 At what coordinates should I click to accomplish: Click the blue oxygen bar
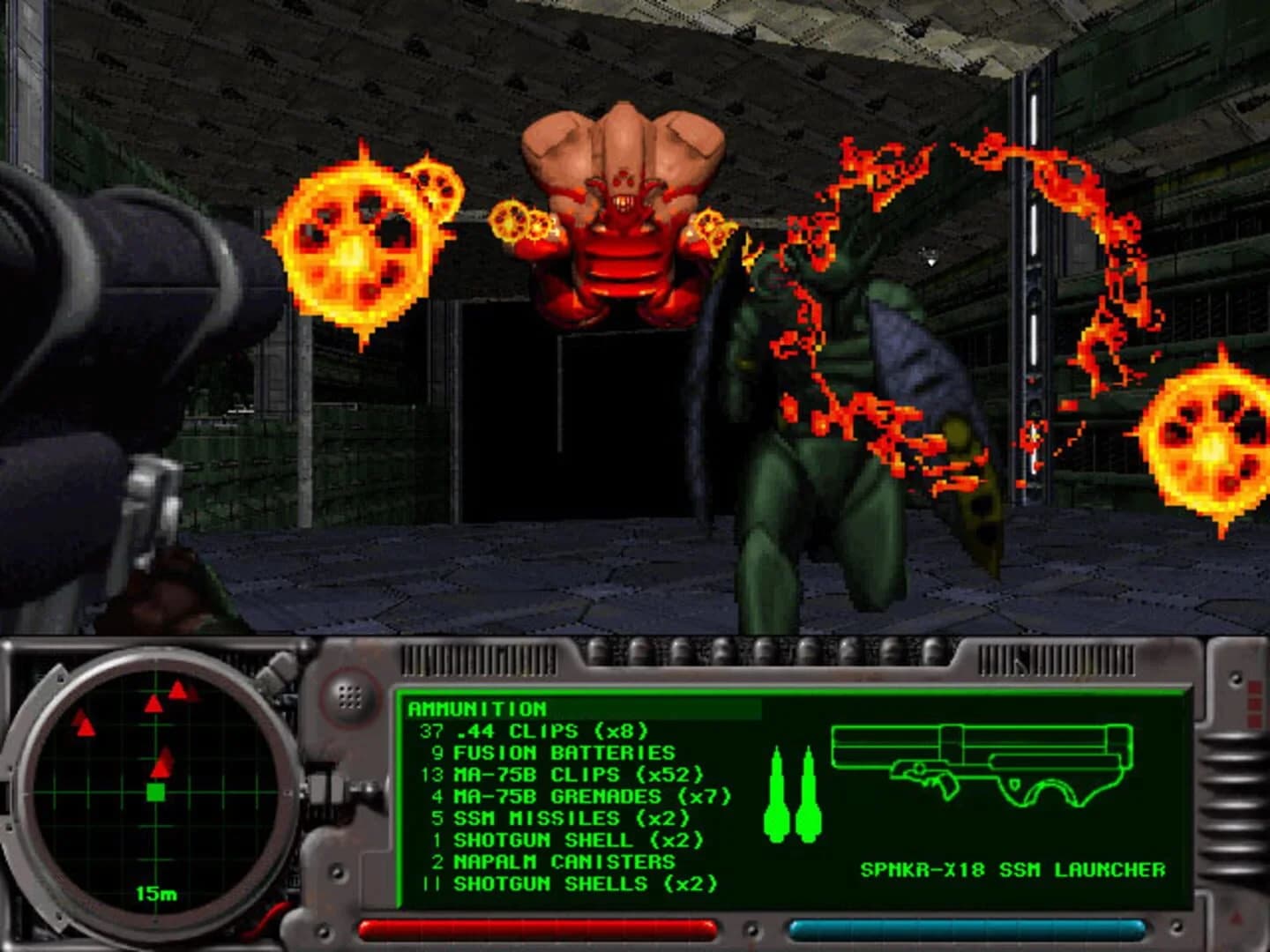click(968, 926)
